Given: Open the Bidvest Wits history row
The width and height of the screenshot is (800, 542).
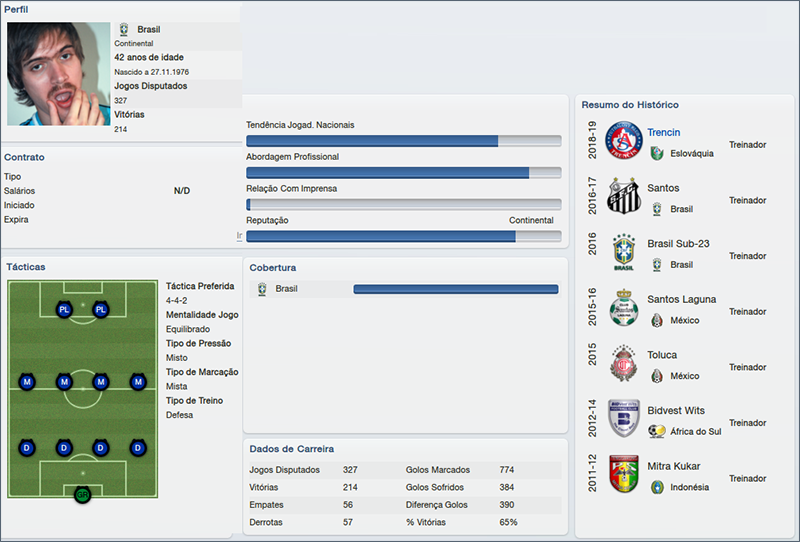Looking at the screenshot, I should click(x=675, y=411).
